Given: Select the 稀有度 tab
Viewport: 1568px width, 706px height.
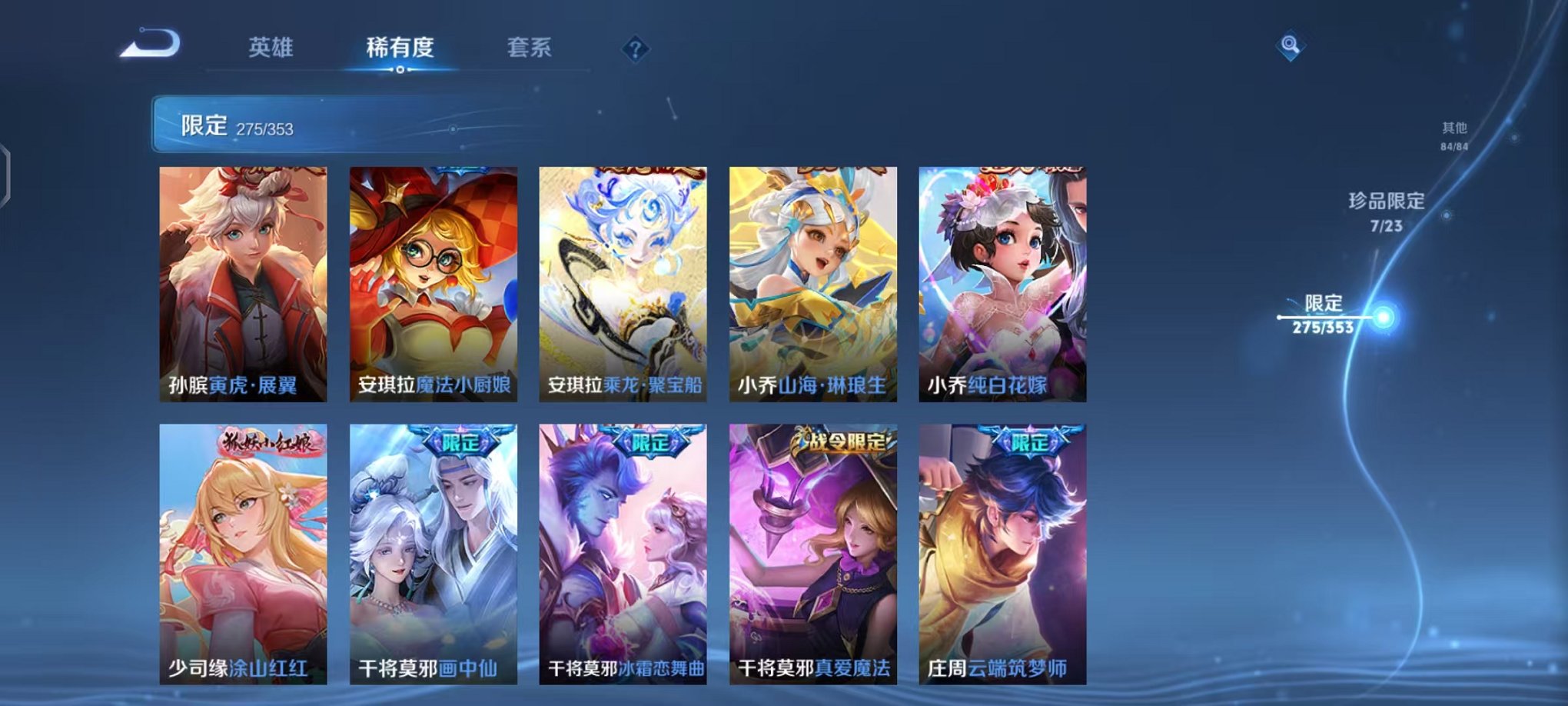Looking at the screenshot, I should point(401,48).
